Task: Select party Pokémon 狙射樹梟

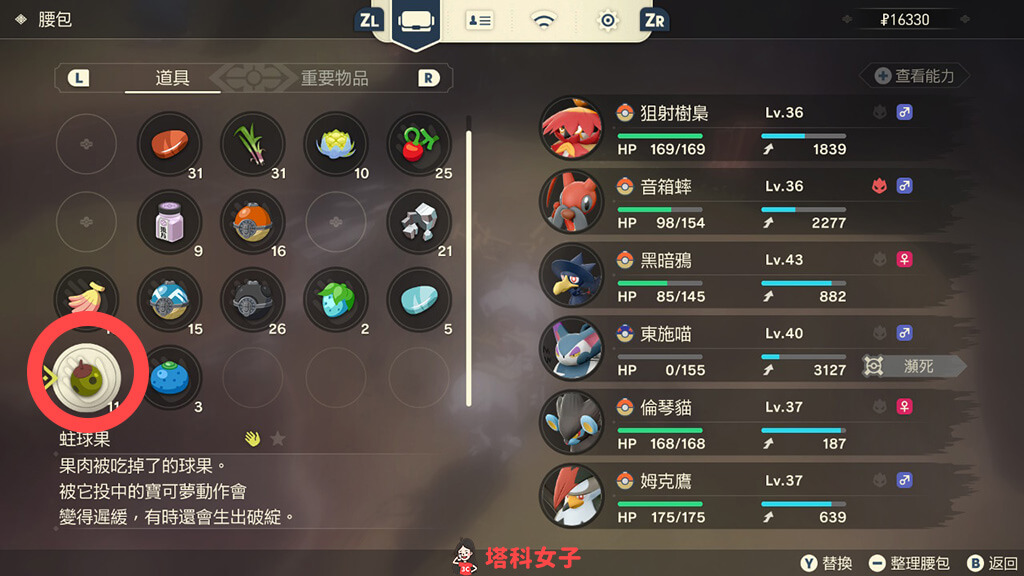Action: tap(730, 128)
